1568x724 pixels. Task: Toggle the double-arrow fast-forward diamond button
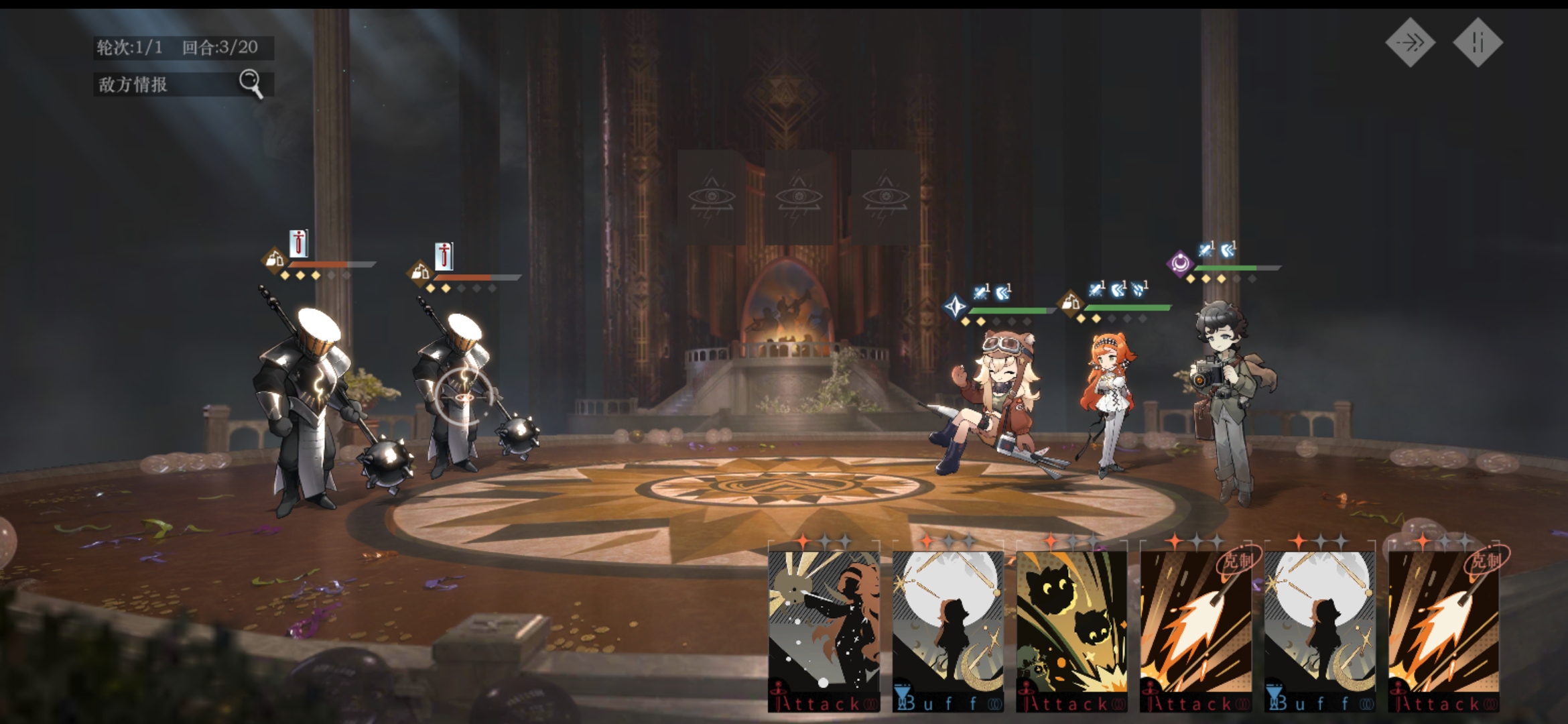point(1411,43)
